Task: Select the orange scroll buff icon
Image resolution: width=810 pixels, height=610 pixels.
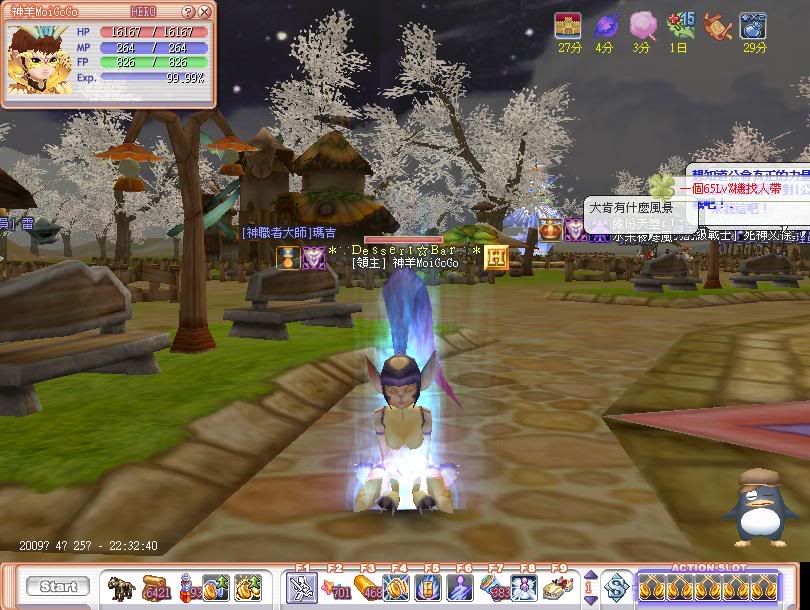Action: [x=716, y=26]
